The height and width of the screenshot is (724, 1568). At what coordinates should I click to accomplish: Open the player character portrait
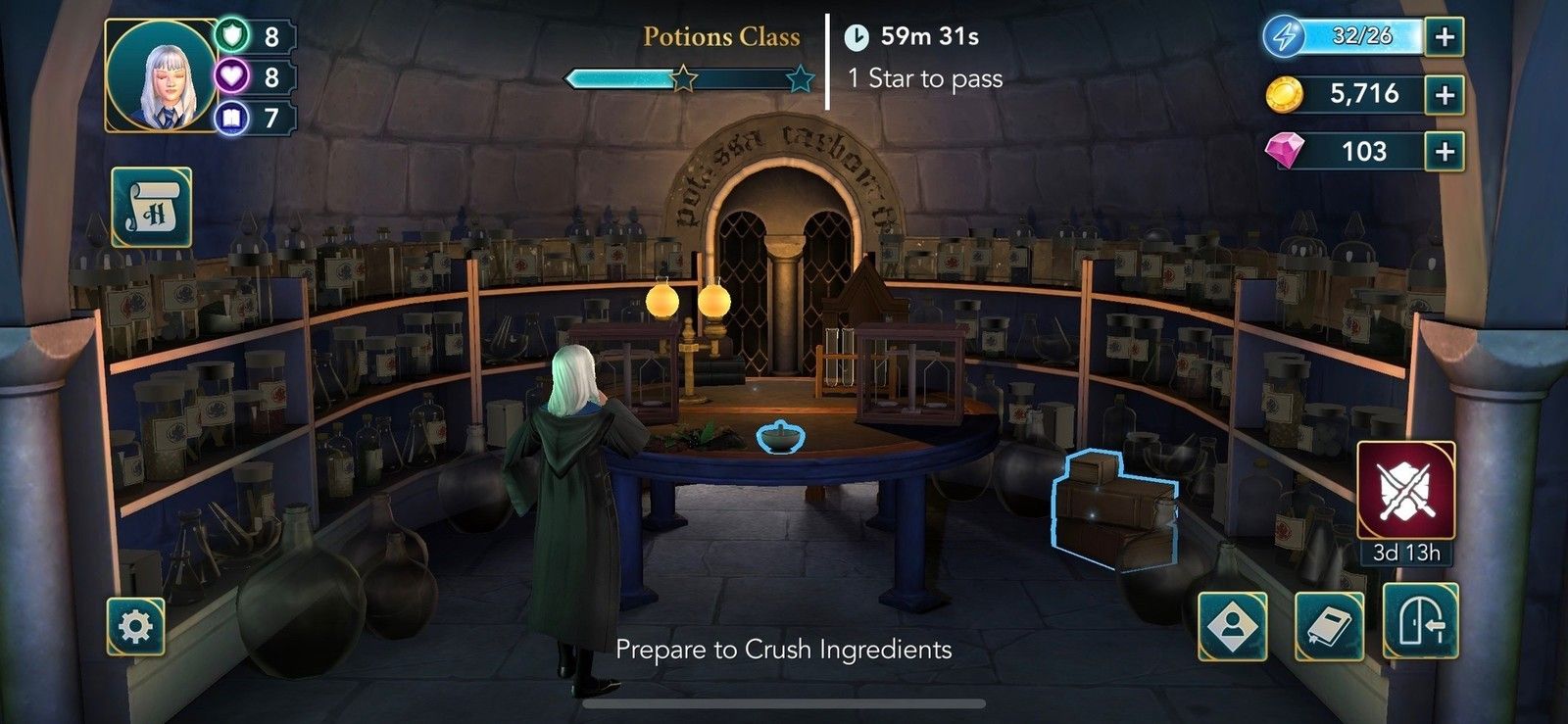click(162, 76)
